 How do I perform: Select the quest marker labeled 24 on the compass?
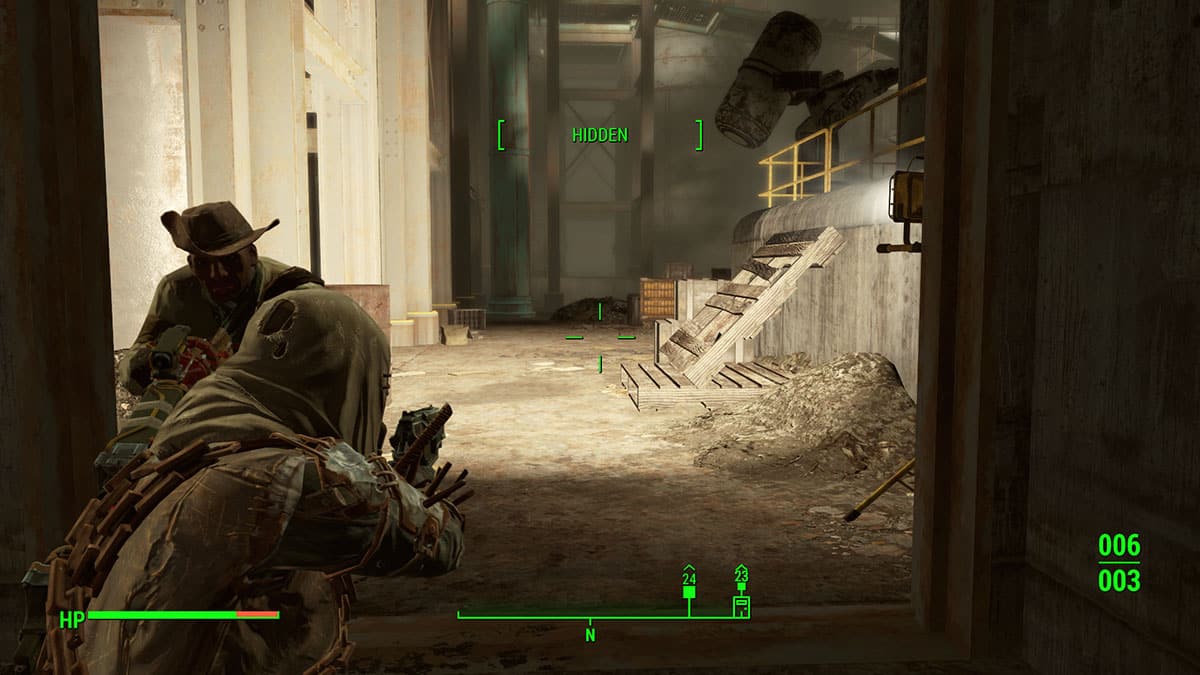689,591
